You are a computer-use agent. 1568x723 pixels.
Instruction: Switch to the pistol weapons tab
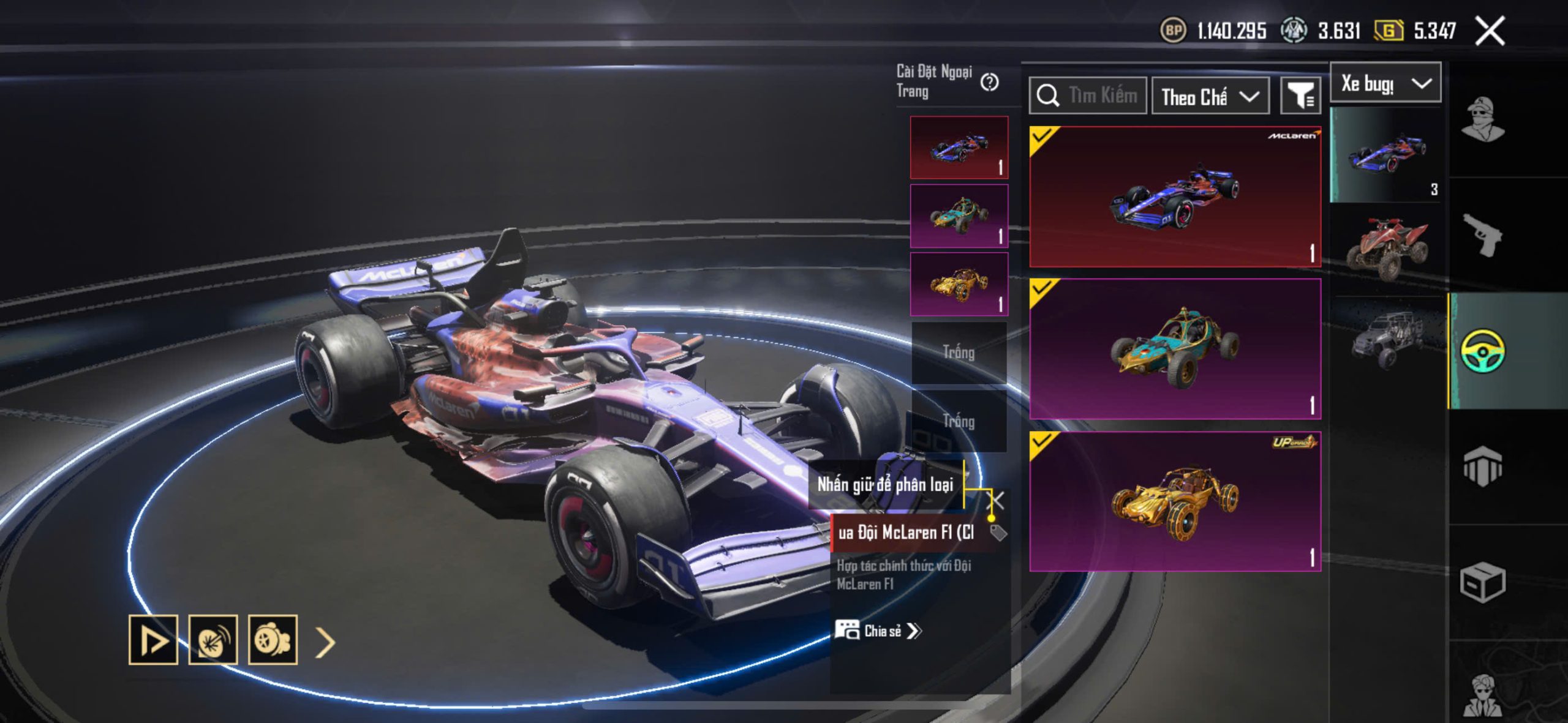(1482, 234)
